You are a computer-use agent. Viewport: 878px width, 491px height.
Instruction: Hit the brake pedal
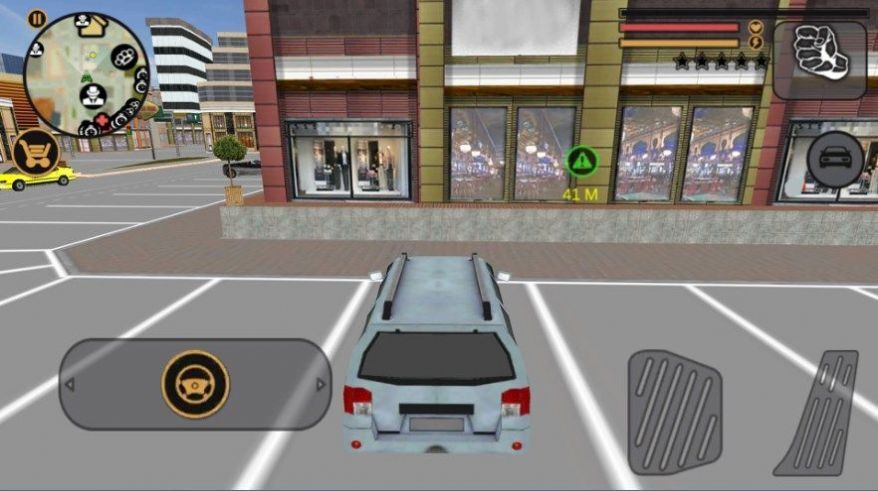point(674,412)
